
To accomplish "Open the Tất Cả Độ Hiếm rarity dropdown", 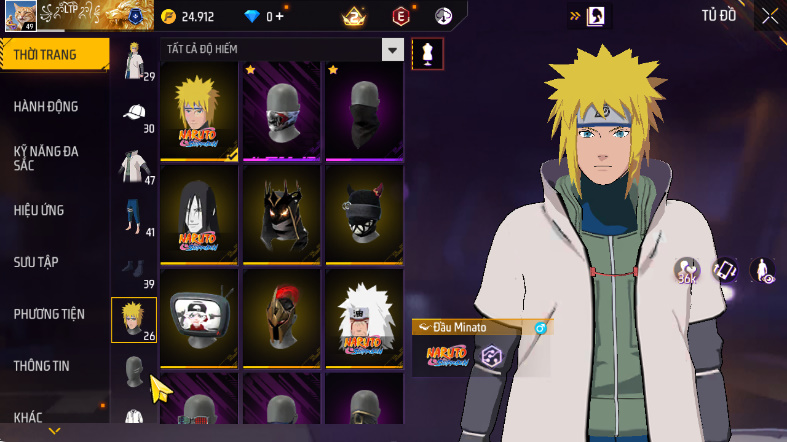I will [x=393, y=49].
